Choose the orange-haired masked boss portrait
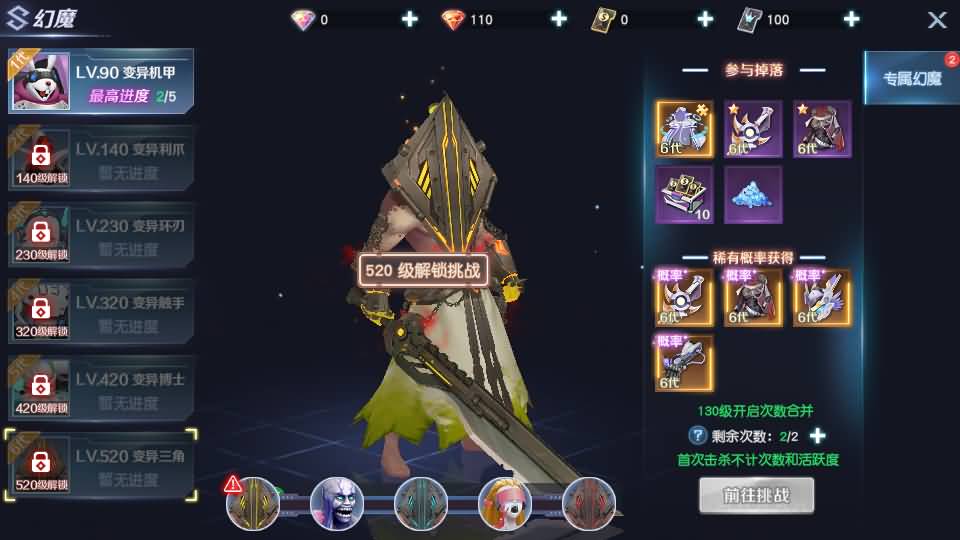This screenshot has height=540, width=960. [504, 503]
